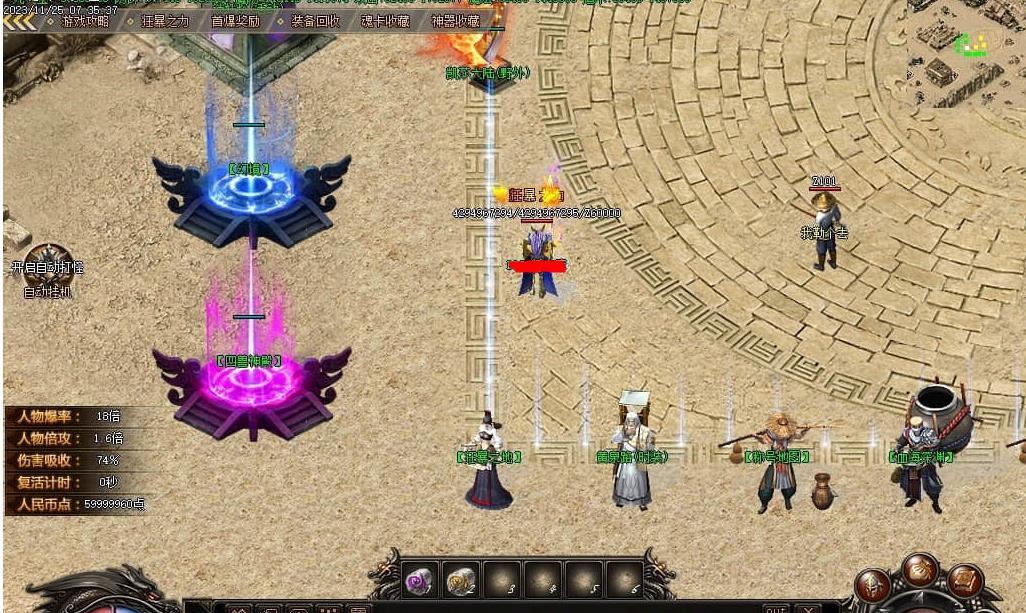This screenshot has height=613, width=1026.
Task: Use the scroll item in hotbar slot two
Action: coord(460,579)
